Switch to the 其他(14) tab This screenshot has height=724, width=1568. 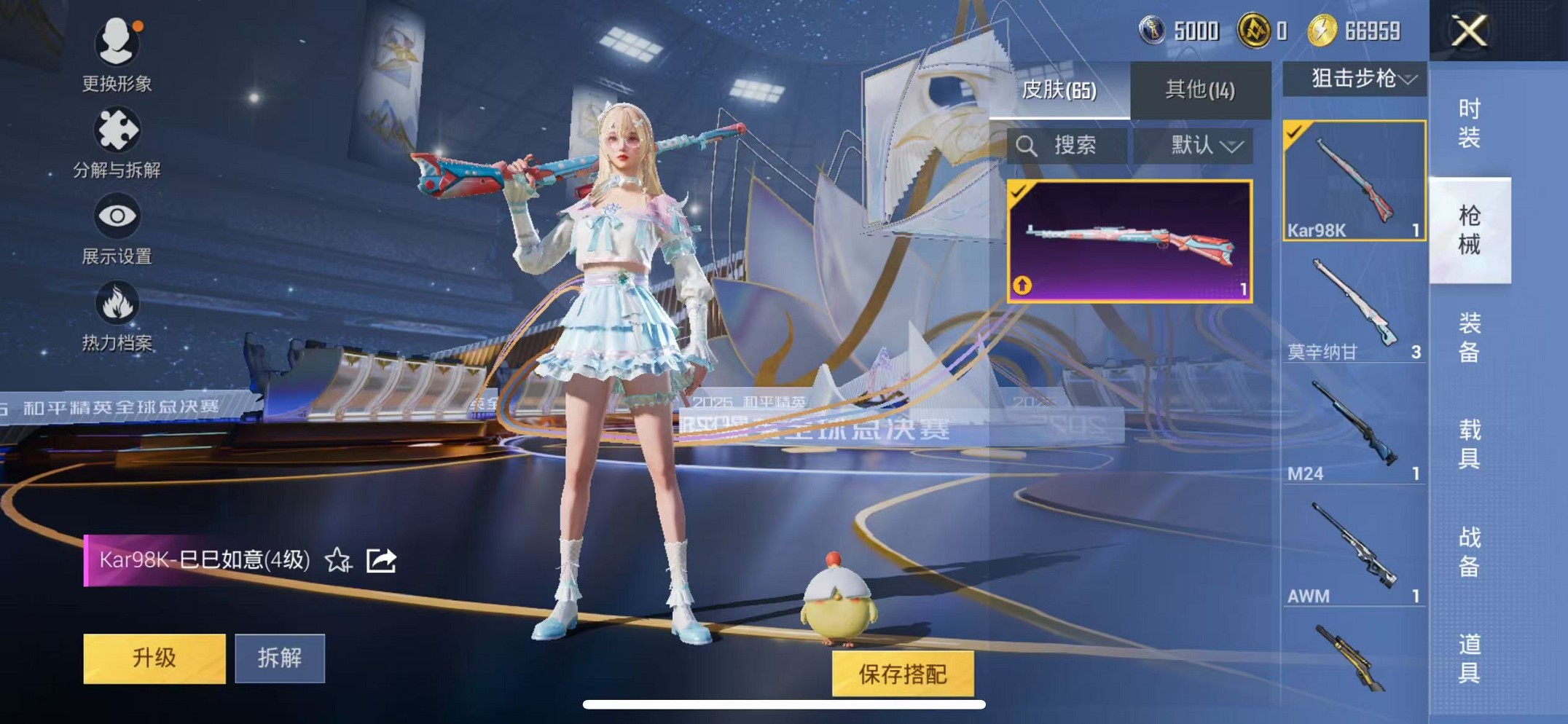1199,87
